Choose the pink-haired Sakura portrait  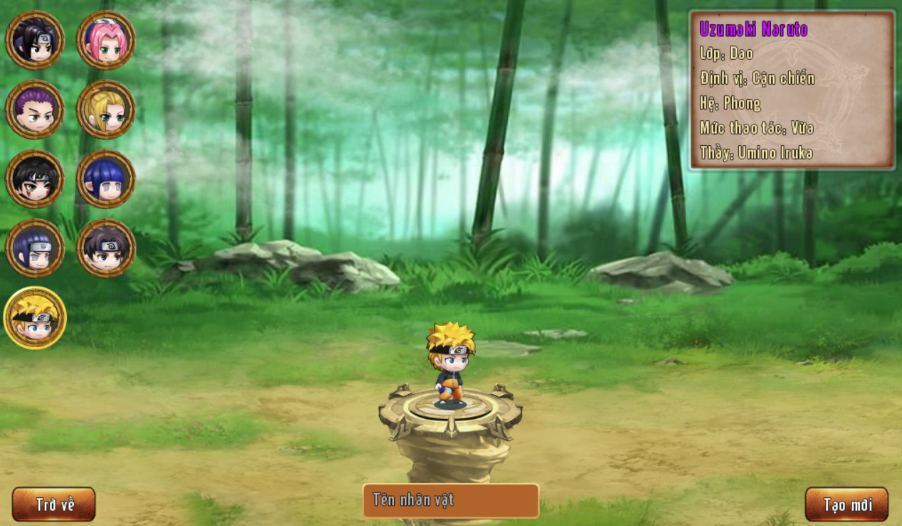[106, 40]
